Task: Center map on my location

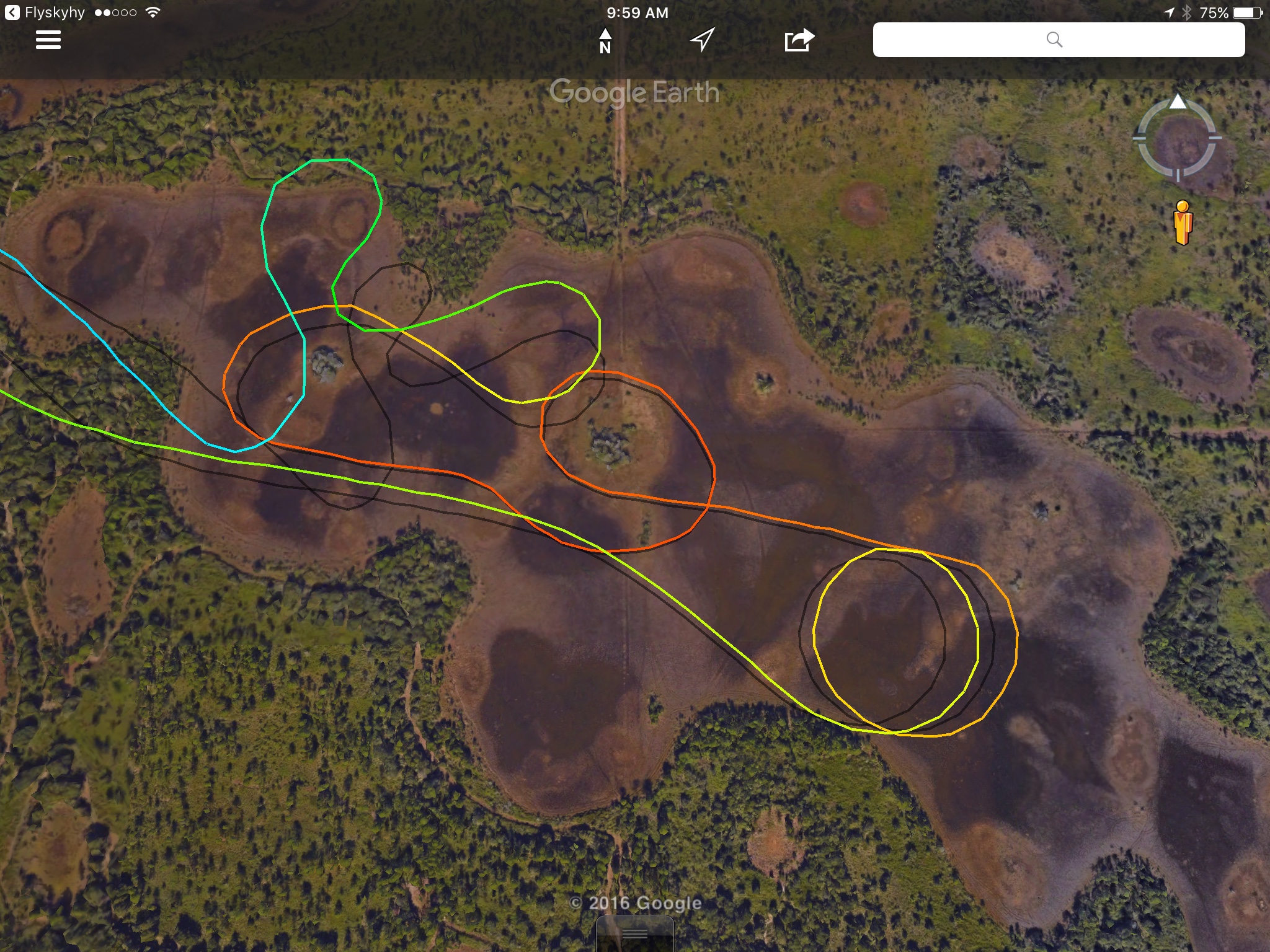Action: pos(702,40)
